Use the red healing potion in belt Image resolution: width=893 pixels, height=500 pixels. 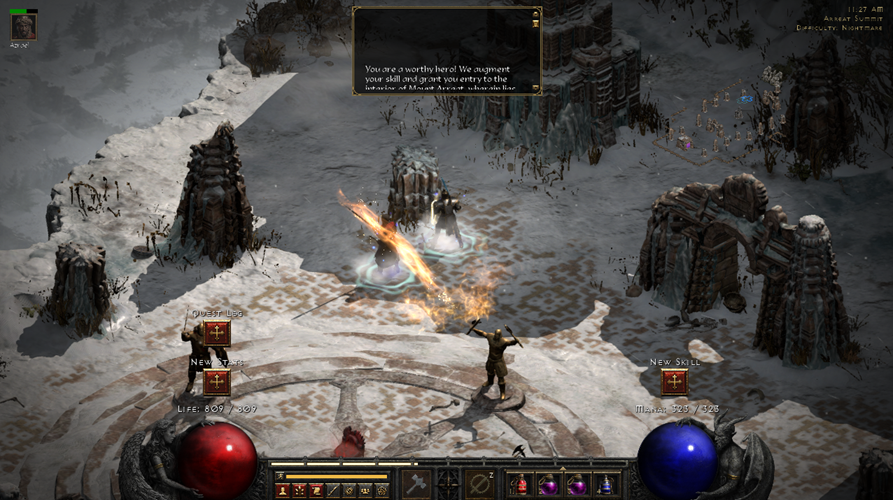click(521, 486)
